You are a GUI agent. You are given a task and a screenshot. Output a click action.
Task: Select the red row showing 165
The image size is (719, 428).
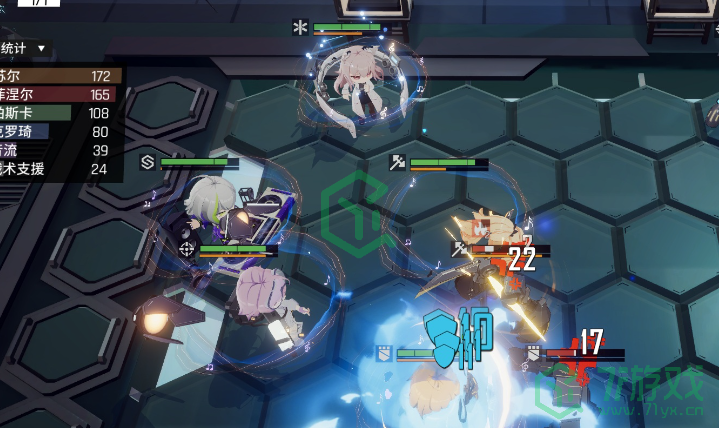click(58, 94)
